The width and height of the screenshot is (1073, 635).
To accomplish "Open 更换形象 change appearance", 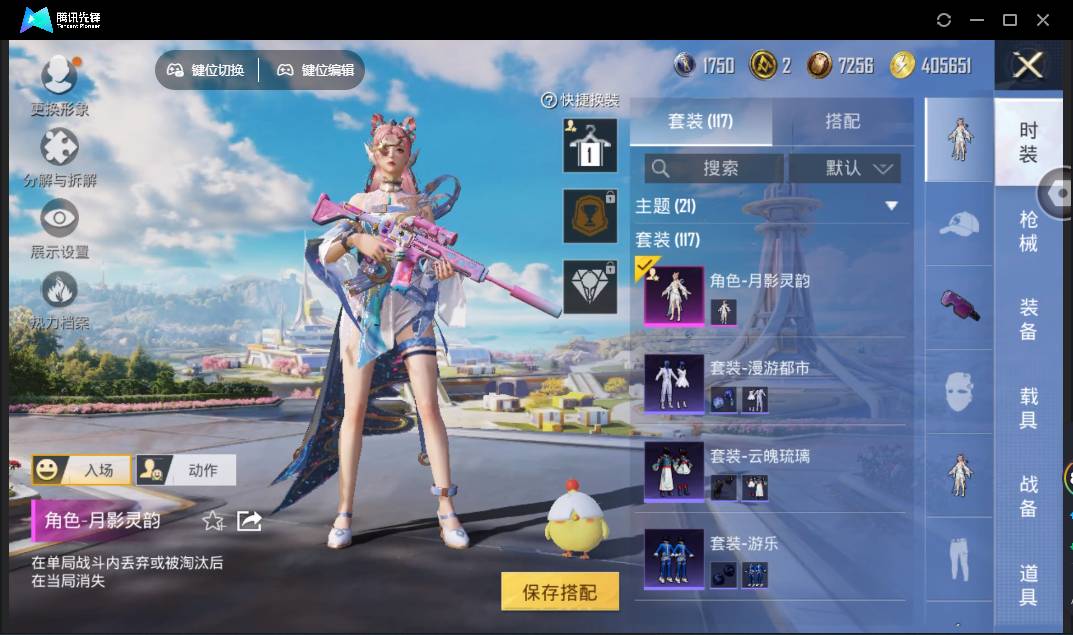I will tap(59, 85).
